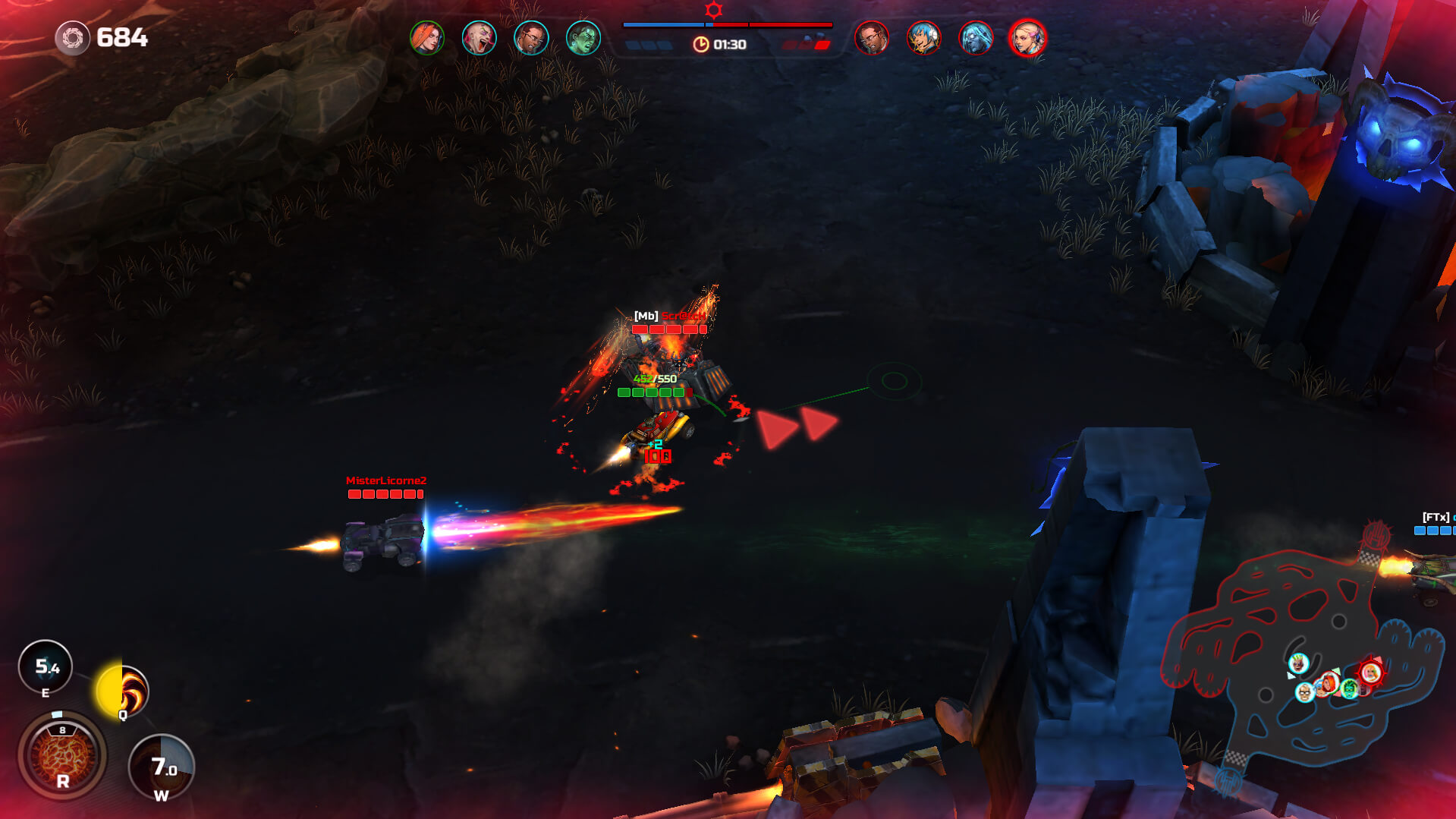Choose the blue skull-faced enemy portrait
This screenshot has width=1456, height=819.
(976, 38)
